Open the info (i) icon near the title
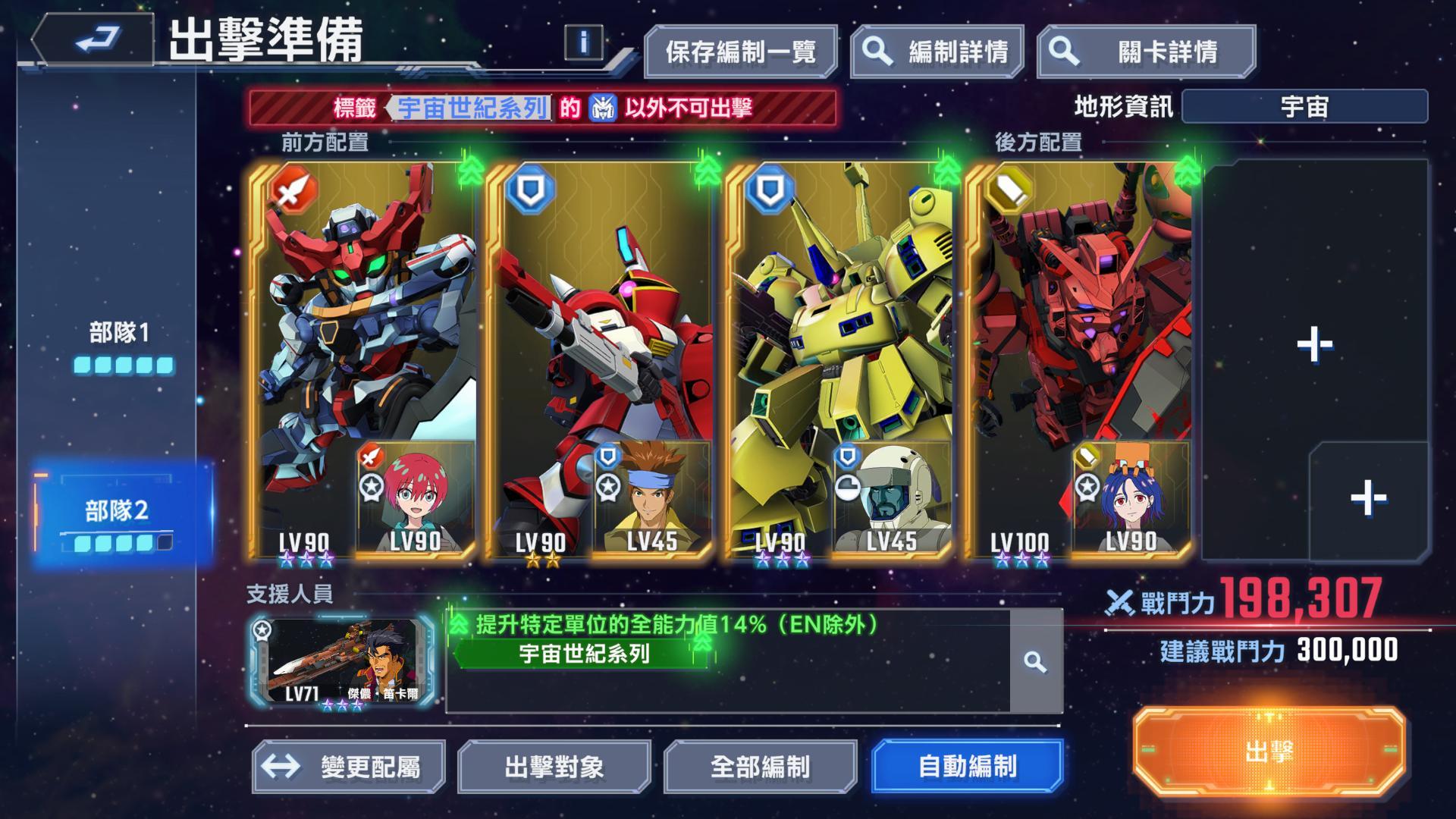1456x819 pixels. 584,43
